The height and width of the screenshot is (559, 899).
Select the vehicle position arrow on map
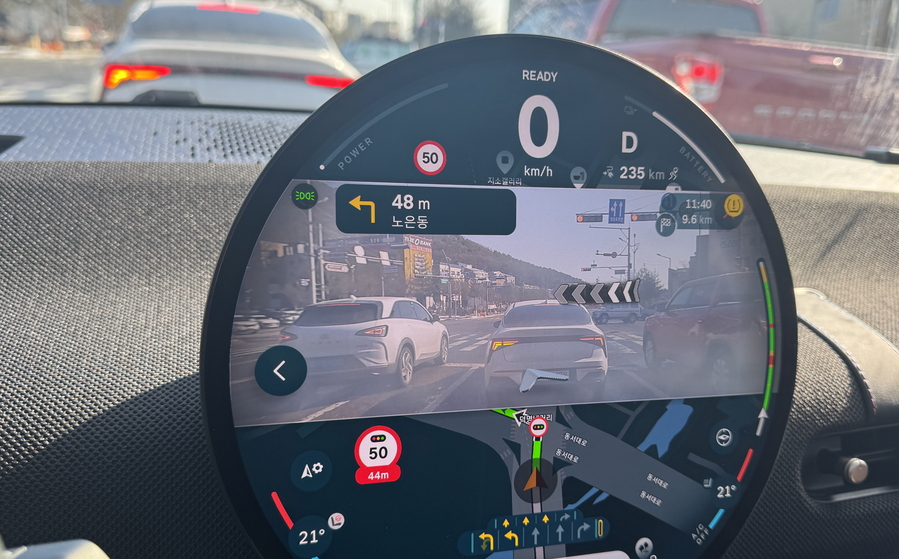tap(535, 479)
